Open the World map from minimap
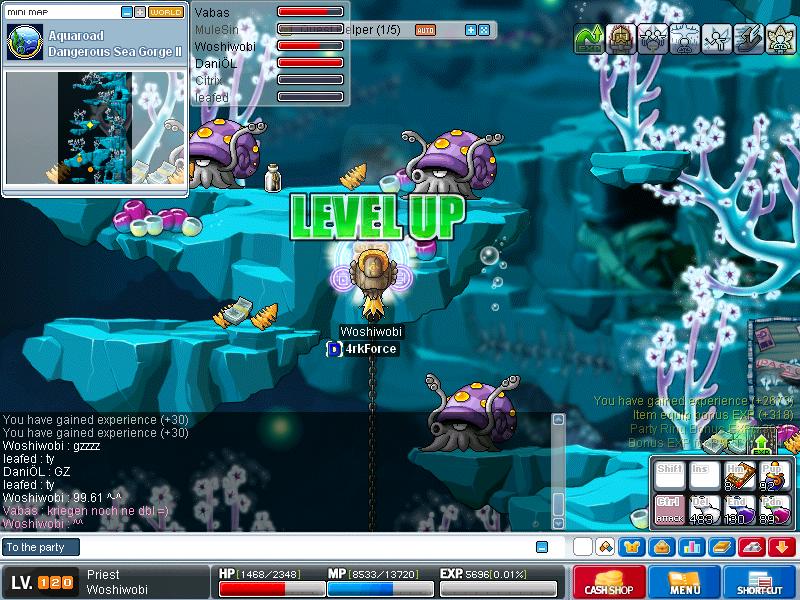The image size is (800, 600). [x=166, y=12]
